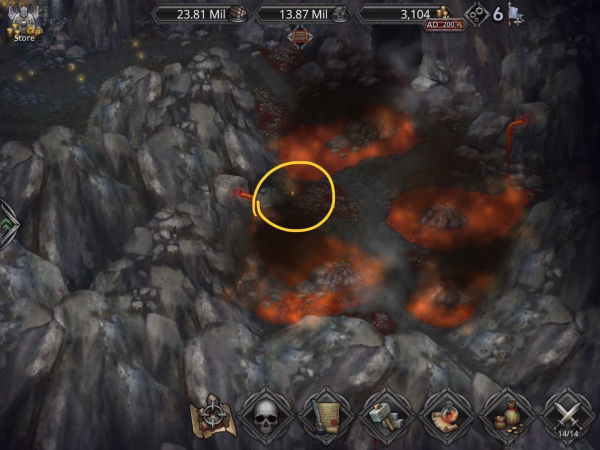Open the crossed swords 14/14 button
The height and width of the screenshot is (450, 600).
click(x=568, y=415)
